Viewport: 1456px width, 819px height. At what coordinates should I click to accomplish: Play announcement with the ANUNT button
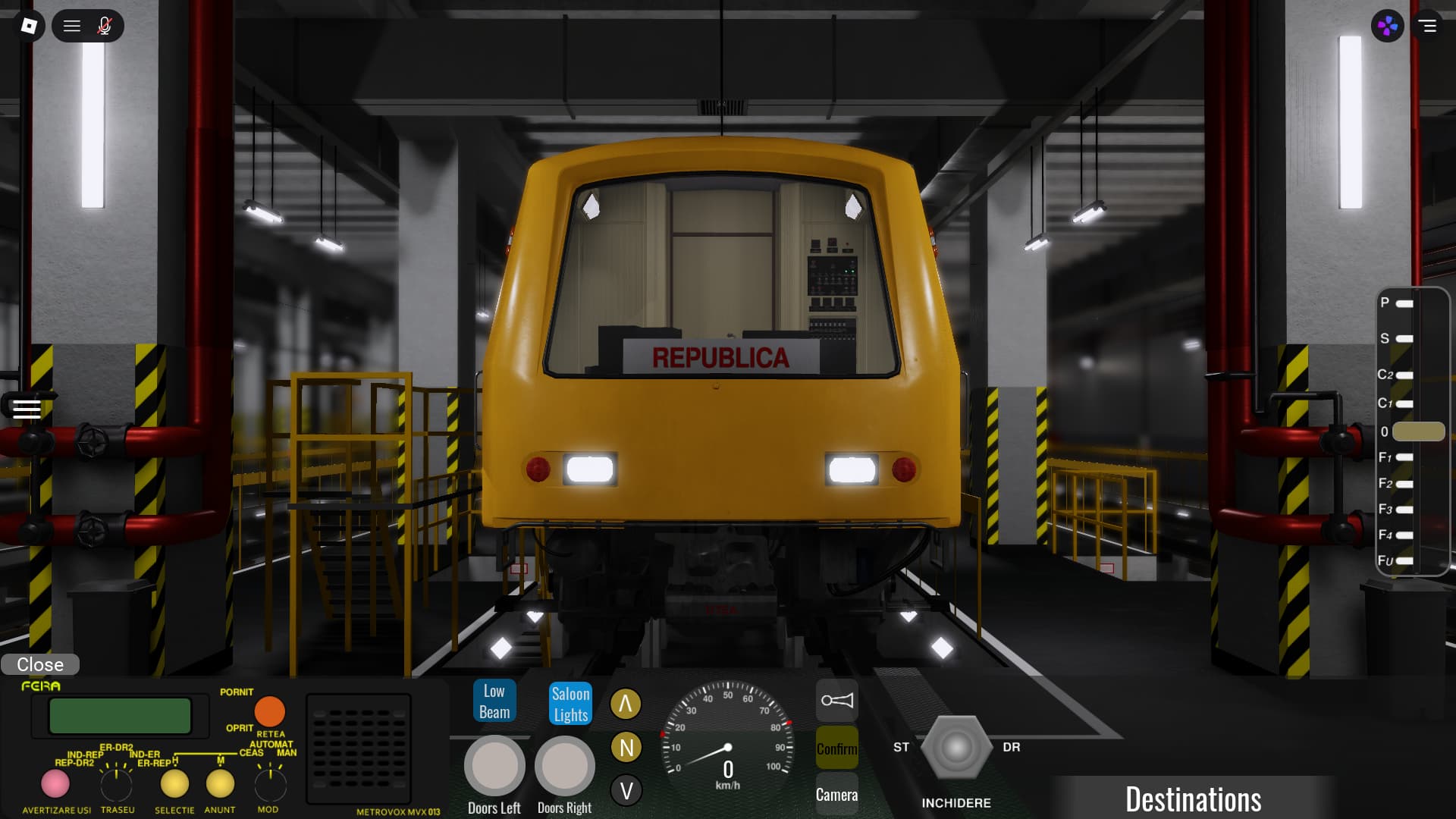220,783
